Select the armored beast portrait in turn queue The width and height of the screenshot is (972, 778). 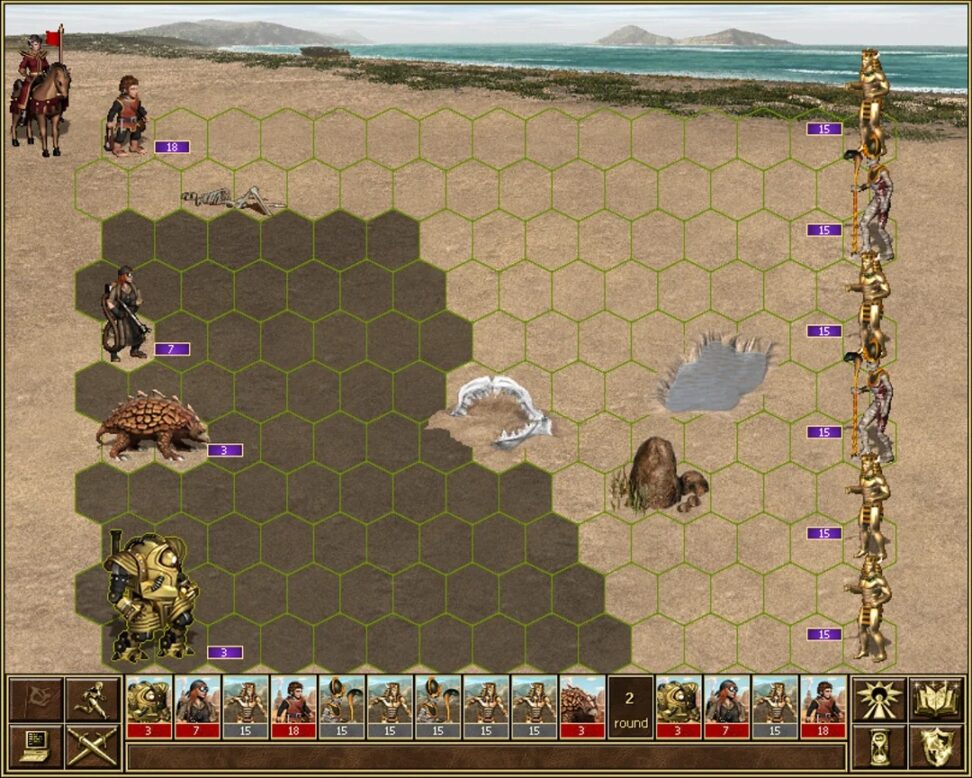[582, 706]
